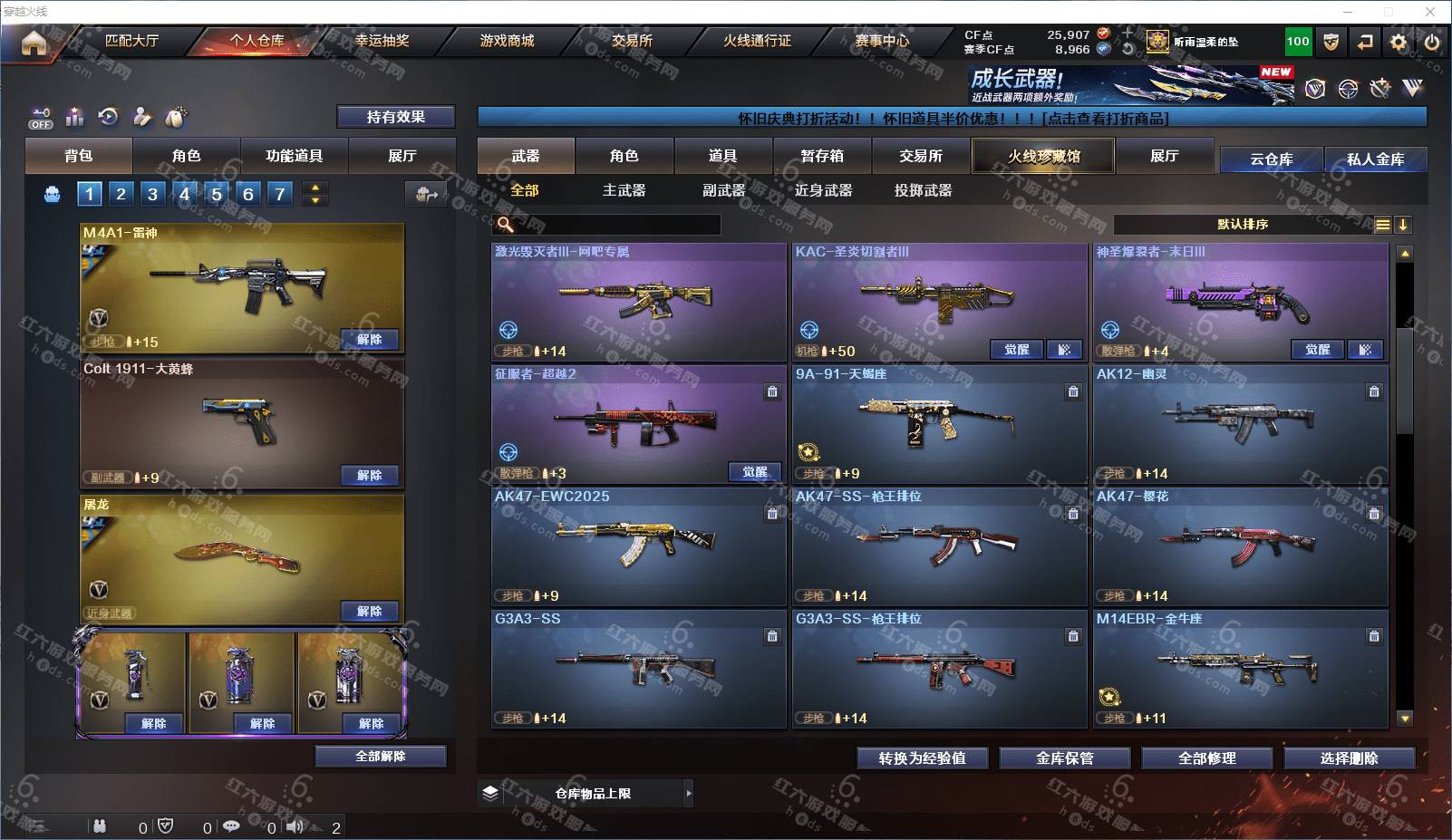Click the home icon in top bar
The width and height of the screenshot is (1452, 840).
[x=34, y=43]
